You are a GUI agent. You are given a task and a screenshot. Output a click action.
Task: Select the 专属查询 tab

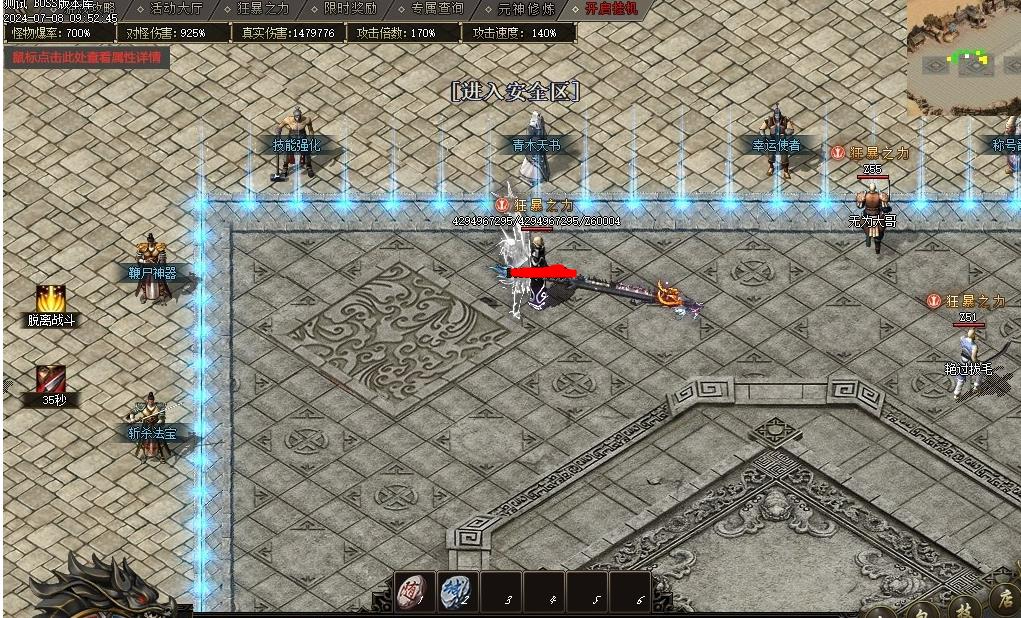point(437,9)
